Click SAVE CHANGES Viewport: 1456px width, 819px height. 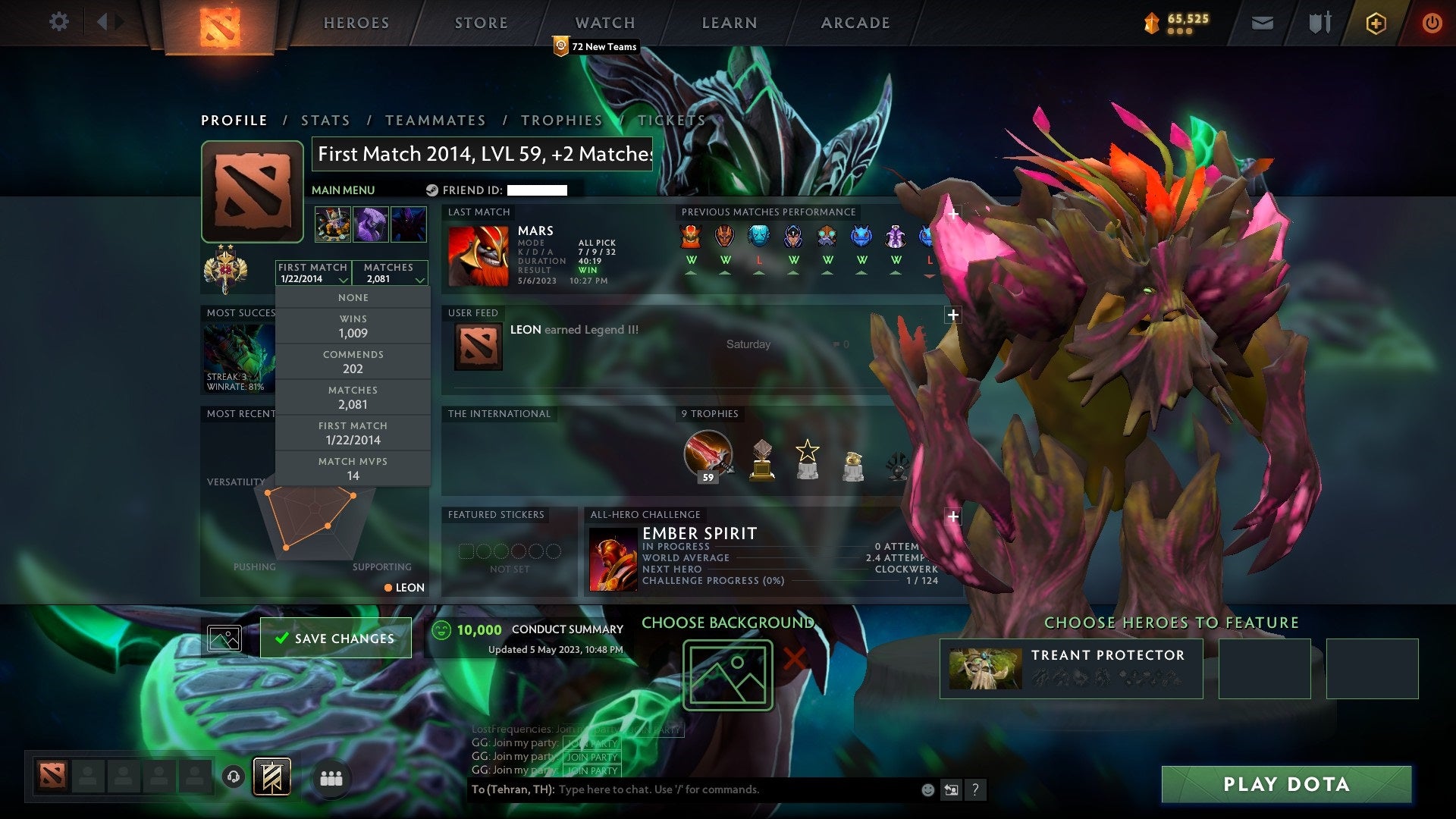pyautogui.click(x=334, y=638)
